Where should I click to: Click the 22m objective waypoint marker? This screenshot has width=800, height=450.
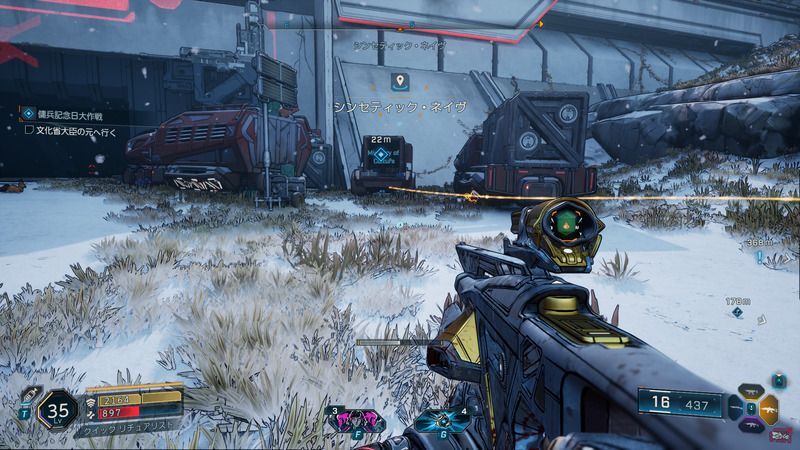(x=380, y=156)
